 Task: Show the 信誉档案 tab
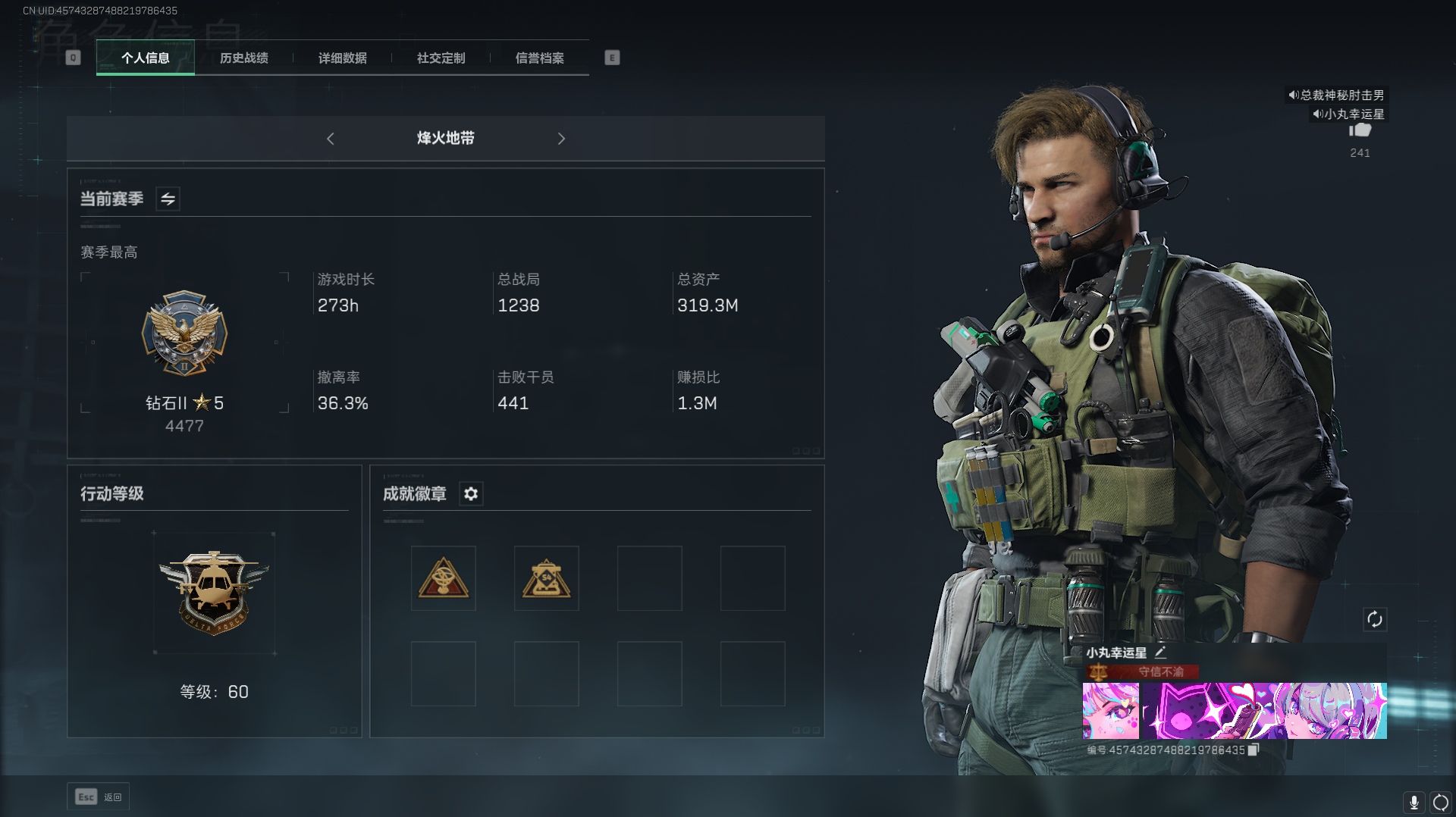(x=540, y=58)
